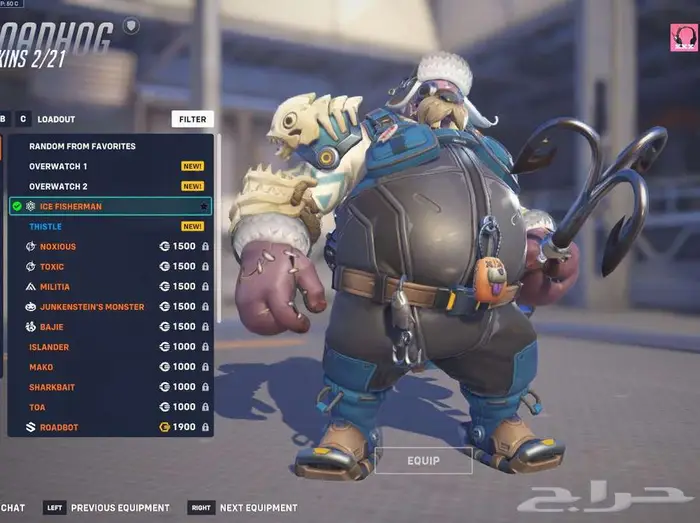Image resolution: width=700 pixels, height=523 pixels.
Task: Pick the Bajie skin
Action: click(x=52, y=327)
